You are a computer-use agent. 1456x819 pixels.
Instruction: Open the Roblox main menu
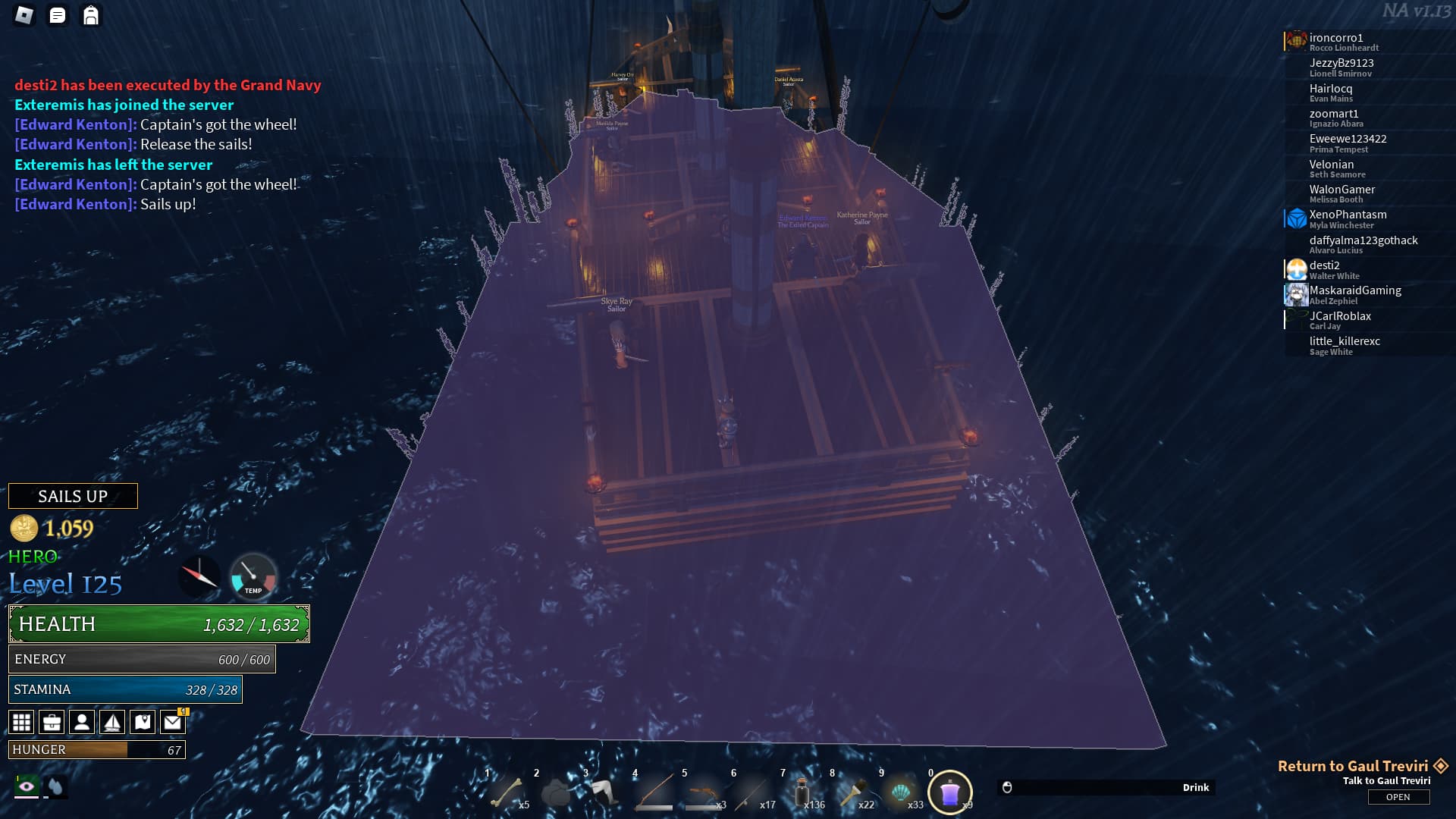click(x=24, y=15)
